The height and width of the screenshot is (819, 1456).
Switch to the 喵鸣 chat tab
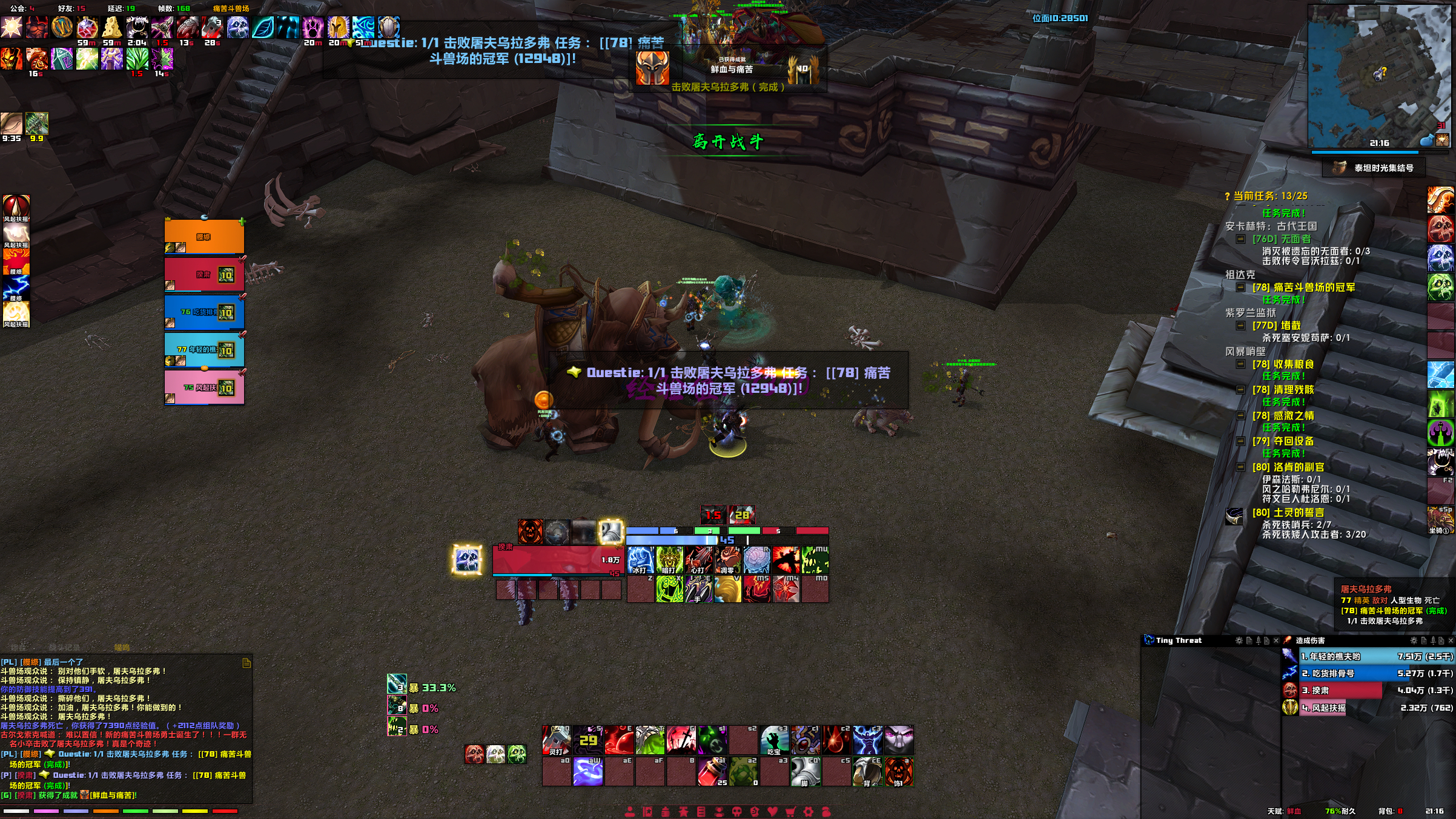tap(122, 647)
